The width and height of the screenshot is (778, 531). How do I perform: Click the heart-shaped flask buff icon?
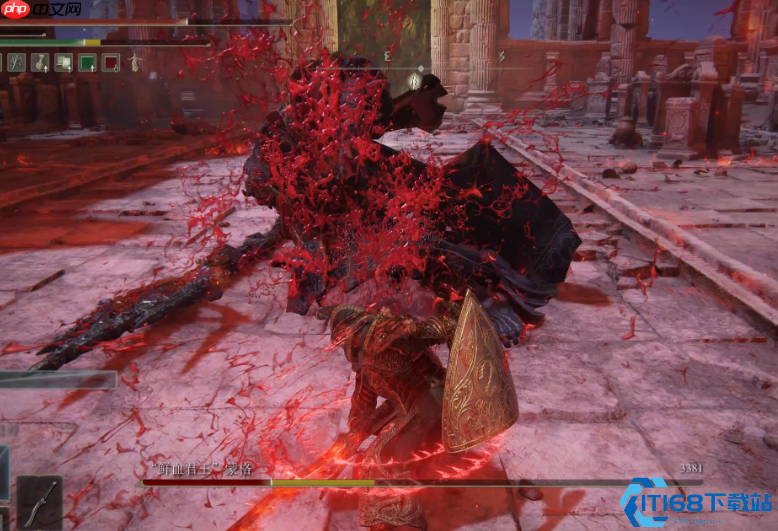coord(40,62)
